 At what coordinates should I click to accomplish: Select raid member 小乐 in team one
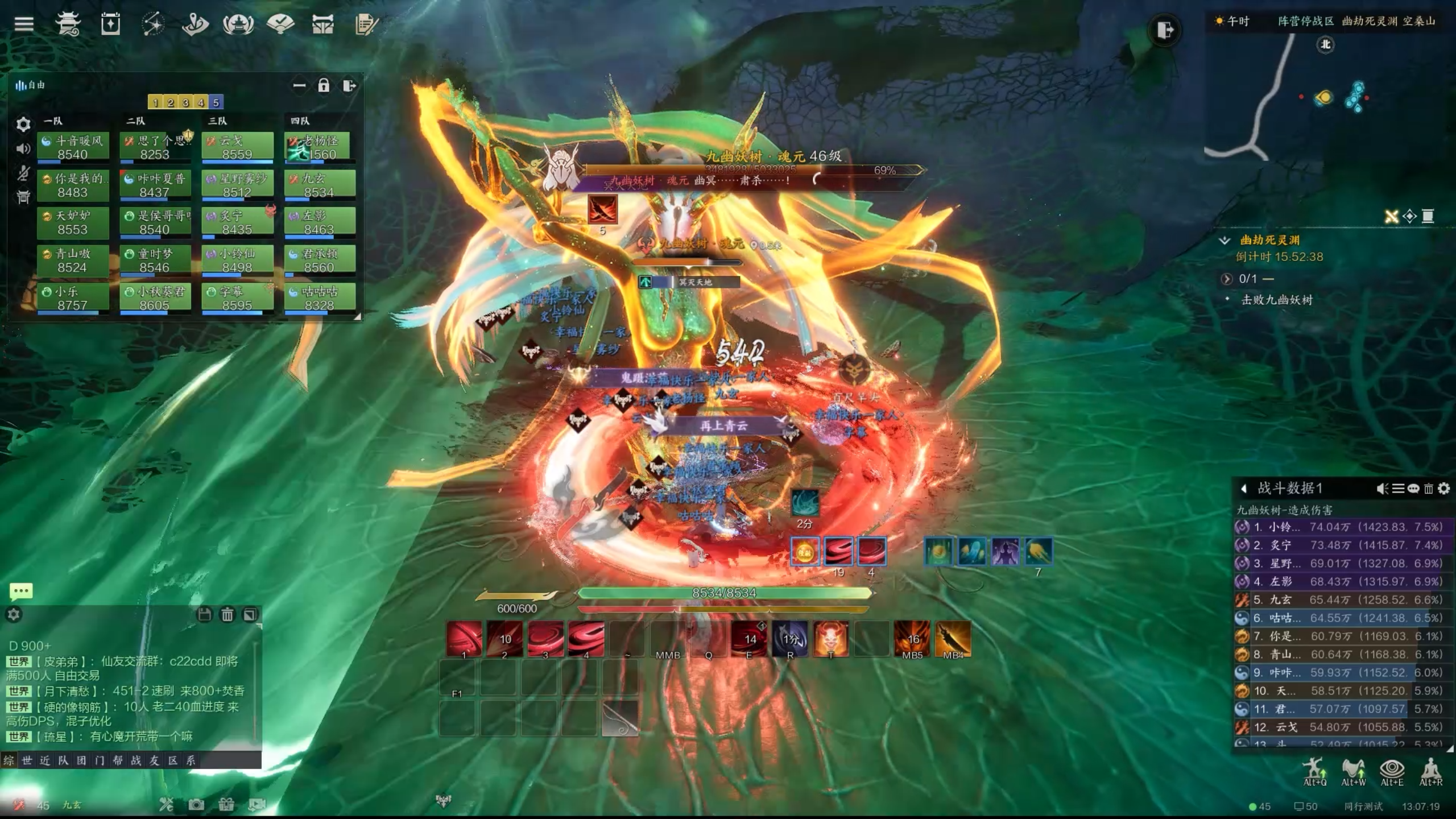tap(73, 298)
